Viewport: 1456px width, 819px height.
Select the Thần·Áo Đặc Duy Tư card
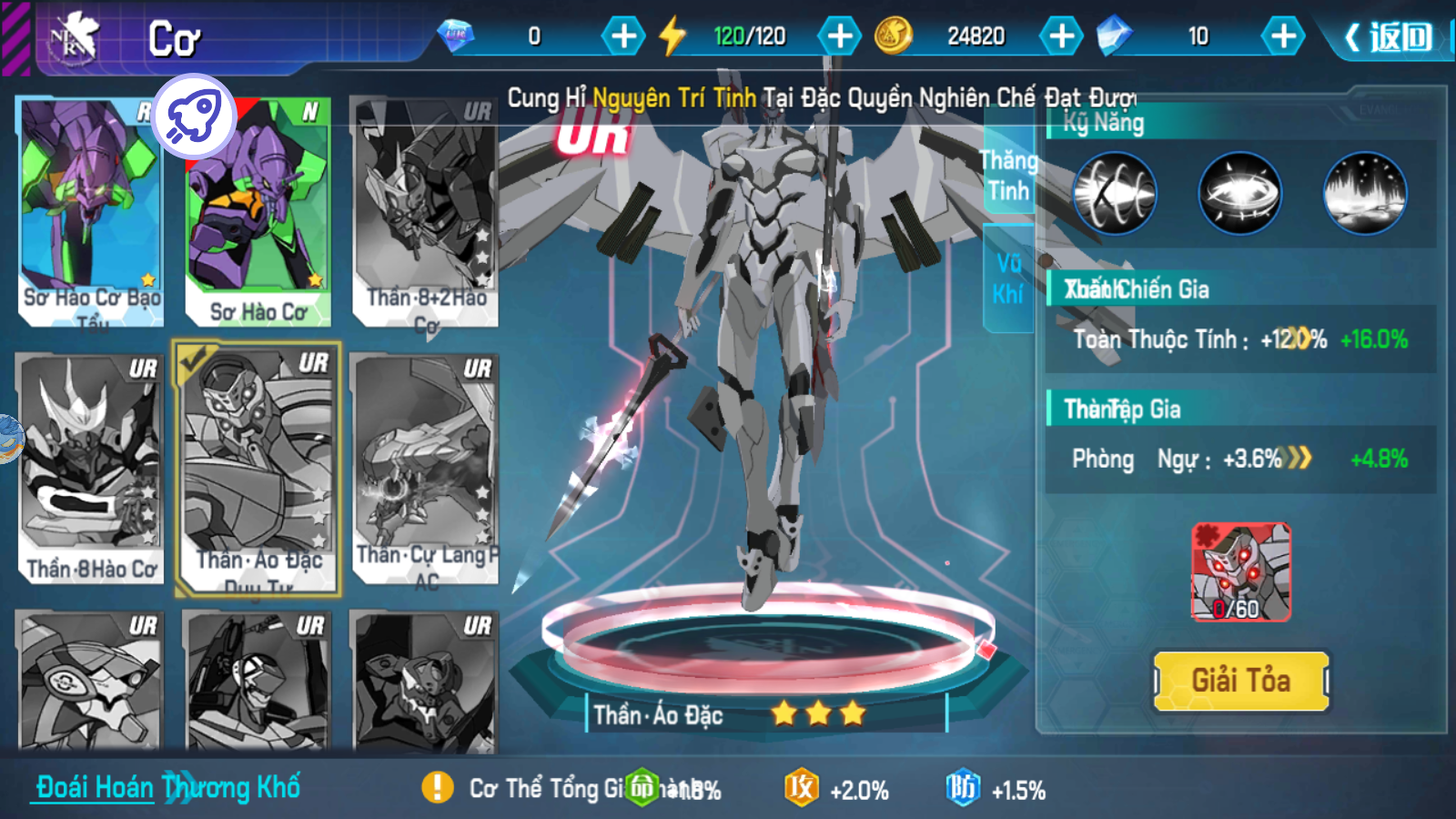click(258, 469)
